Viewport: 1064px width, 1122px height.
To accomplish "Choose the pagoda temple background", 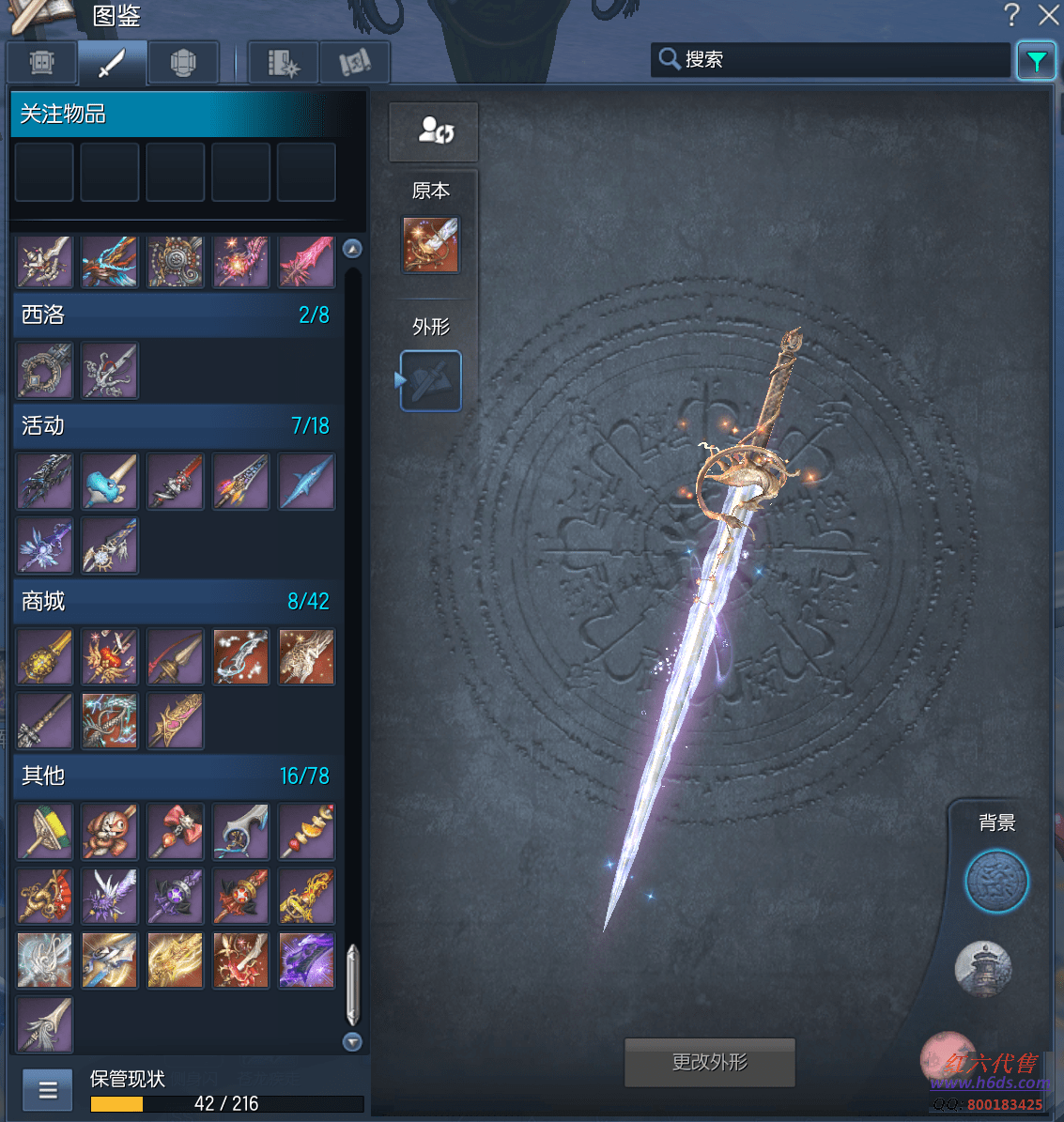I will tap(982, 968).
